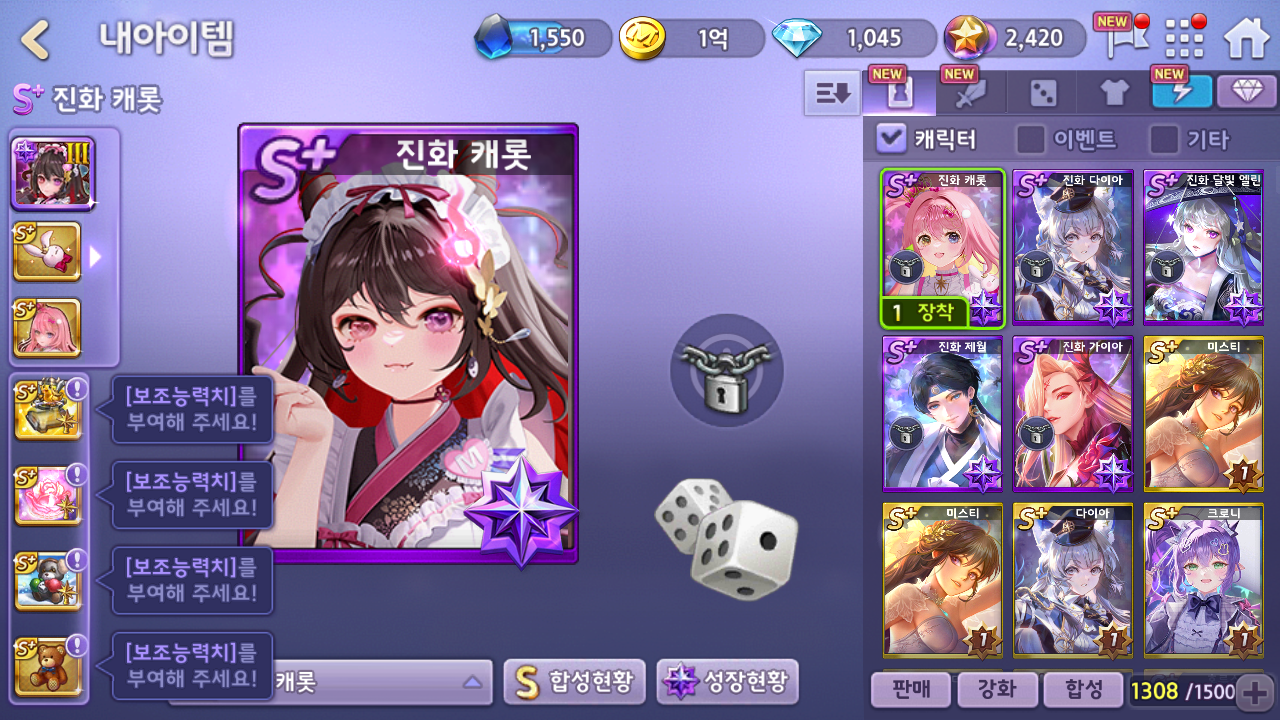This screenshot has width=1280, height=720.
Task: Open the flag event icon
Action: pos(1119,38)
